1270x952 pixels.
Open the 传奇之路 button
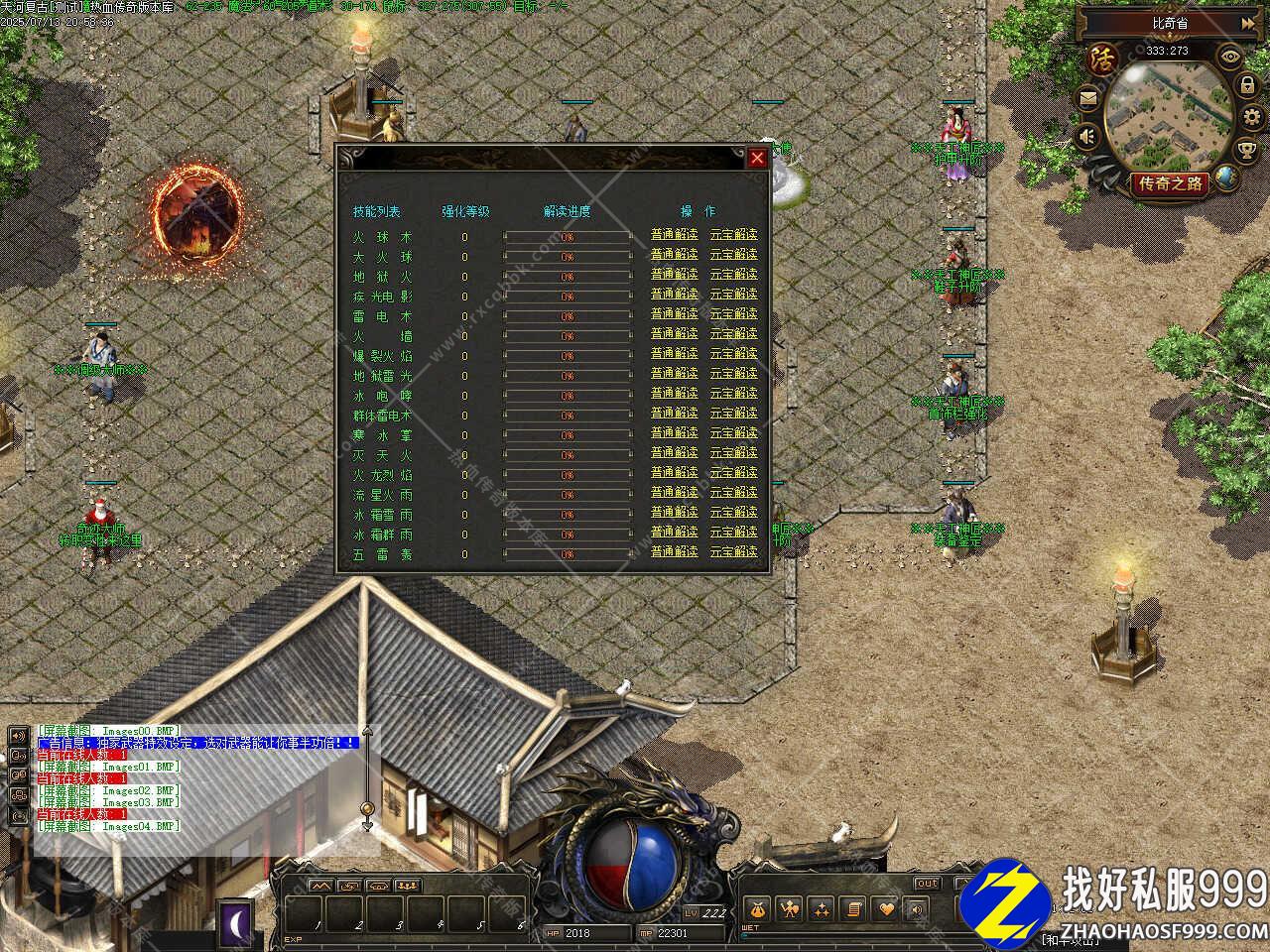pos(1169,183)
